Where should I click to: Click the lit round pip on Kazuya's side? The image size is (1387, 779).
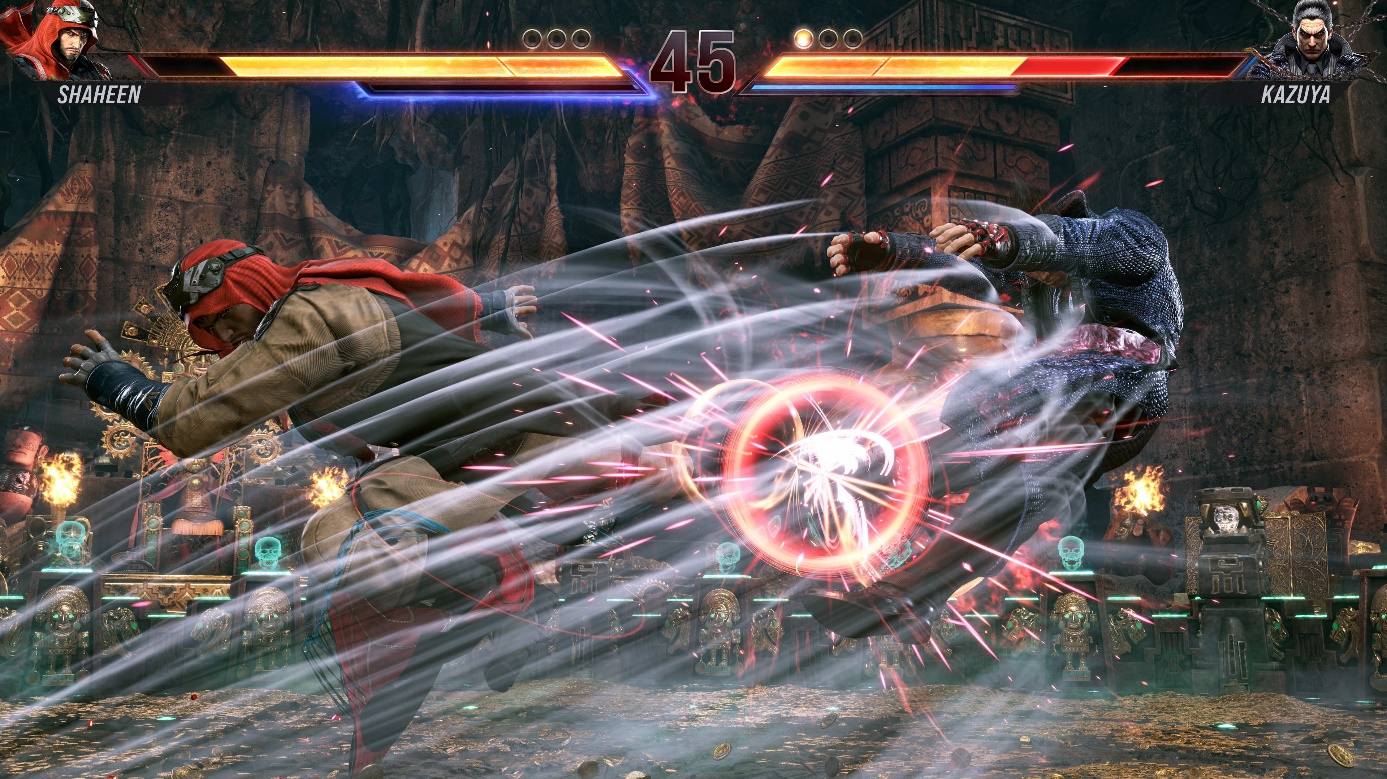[806, 37]
